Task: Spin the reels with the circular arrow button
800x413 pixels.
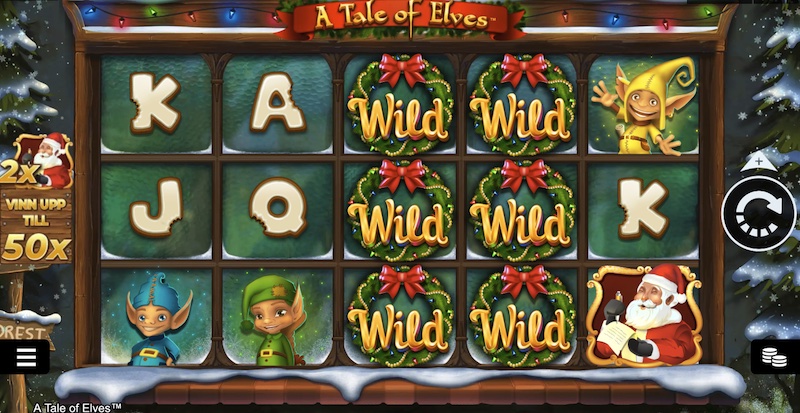Action: click(759, 212)
